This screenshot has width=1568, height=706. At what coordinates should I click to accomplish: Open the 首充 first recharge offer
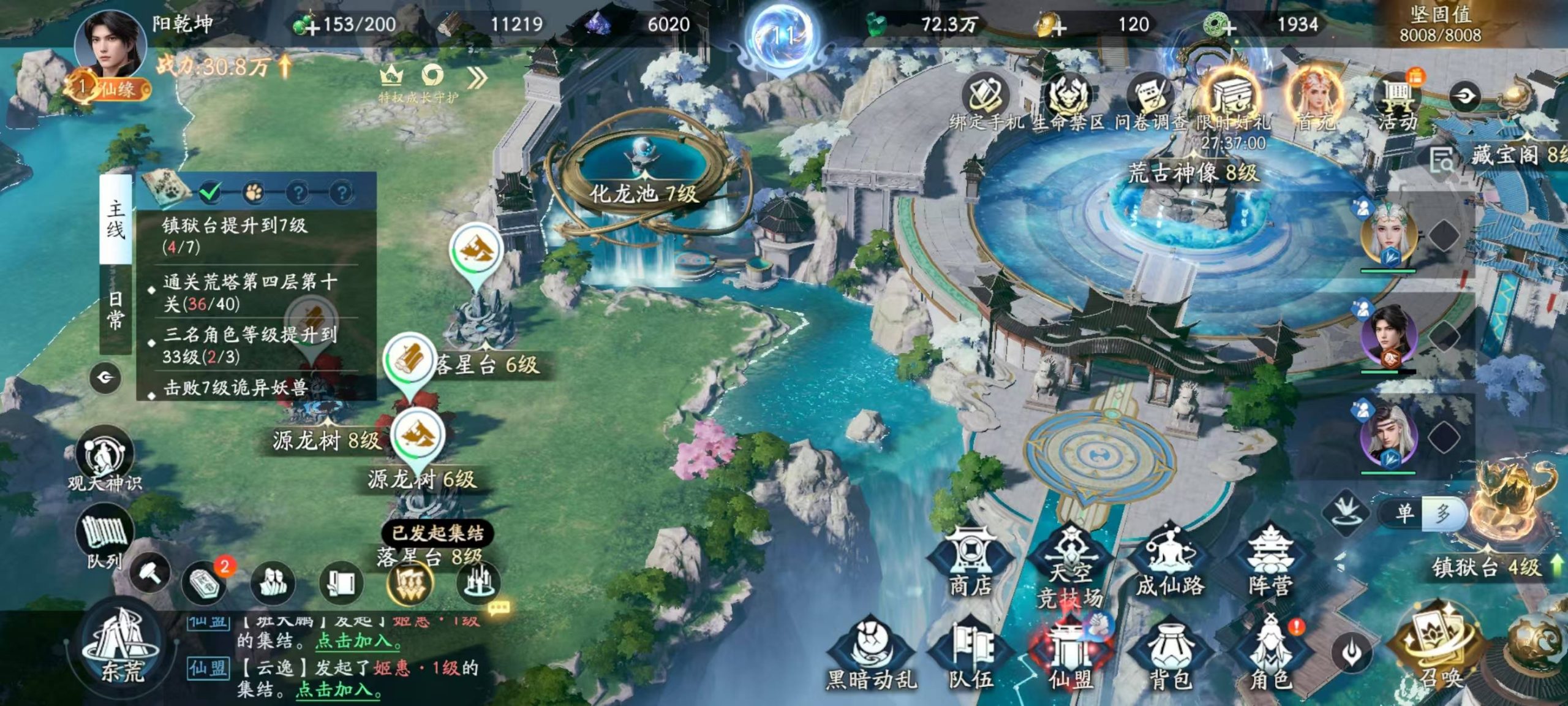[x=1316, y=100]
